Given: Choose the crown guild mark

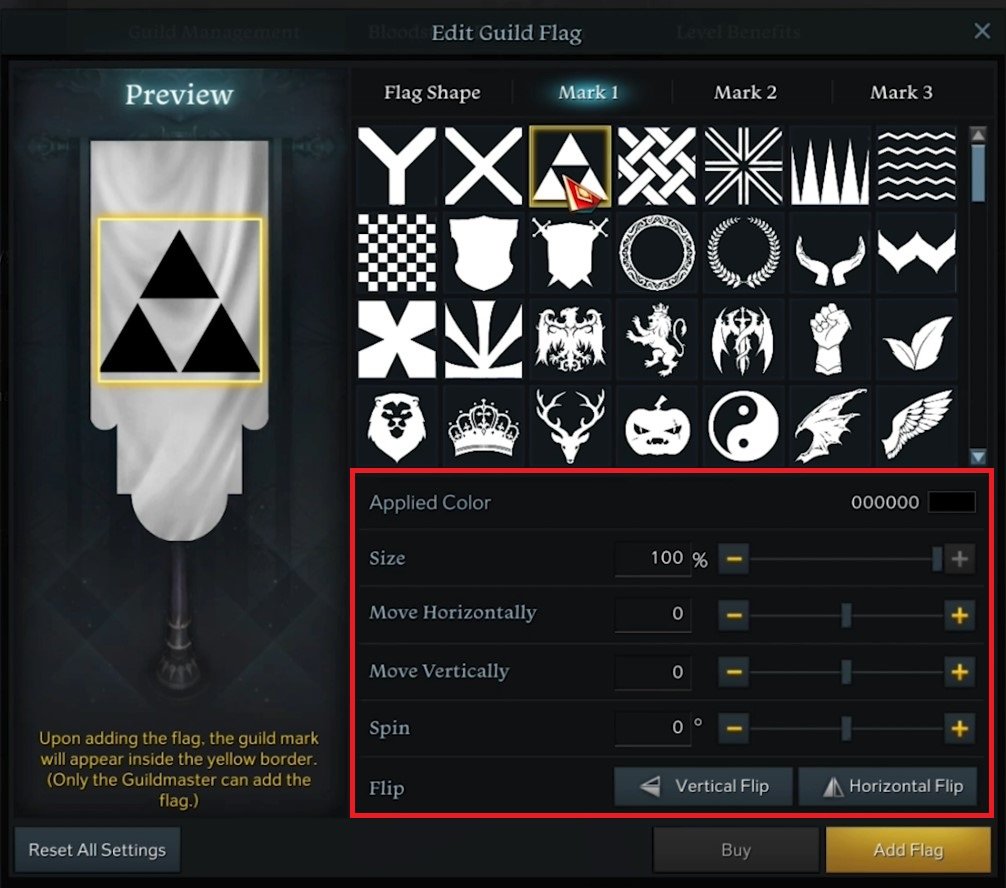Looking at the screenshot, I should (483, 425).
